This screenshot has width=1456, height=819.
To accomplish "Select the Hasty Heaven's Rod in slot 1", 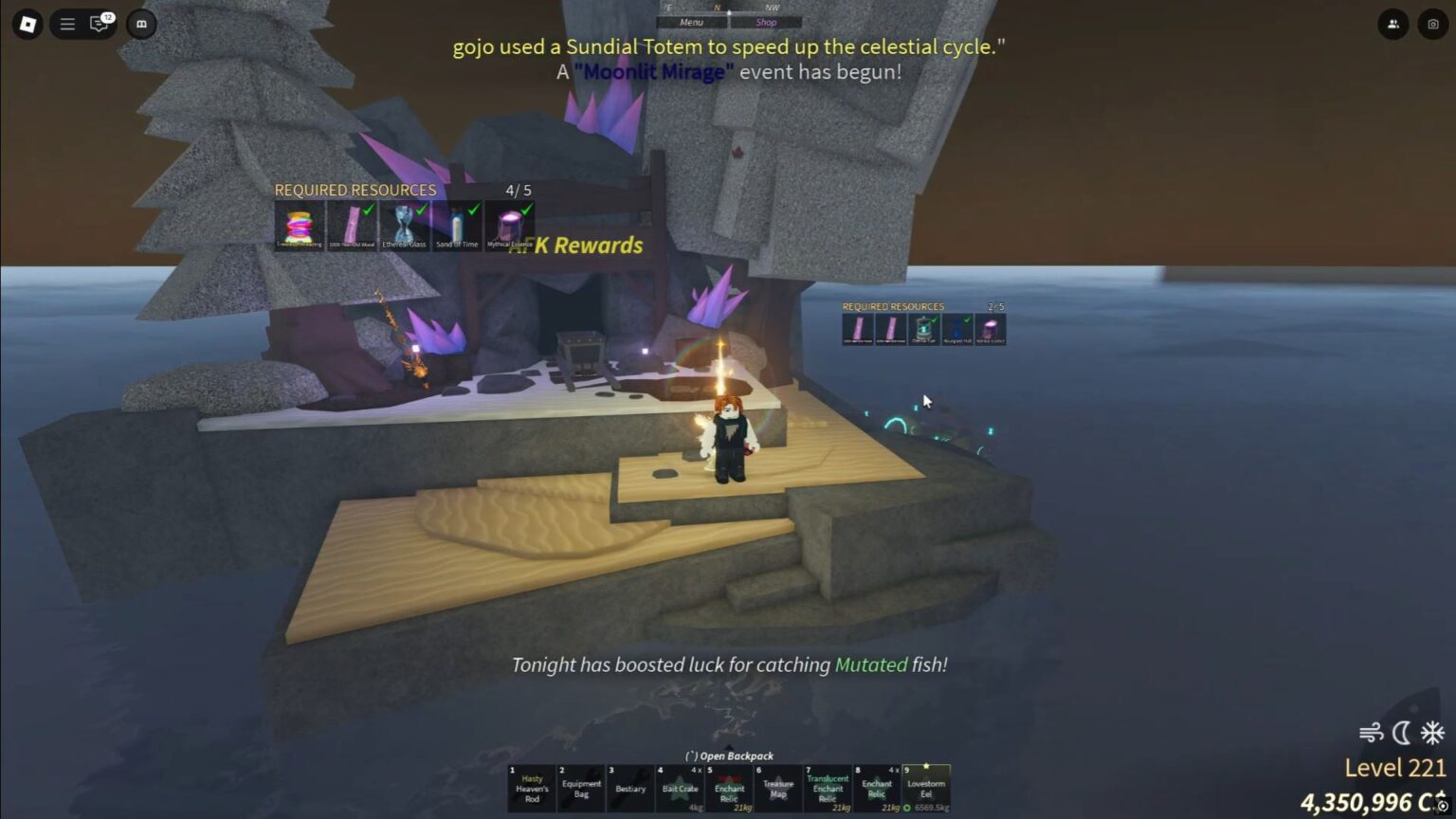I will [x=531, y=788].
